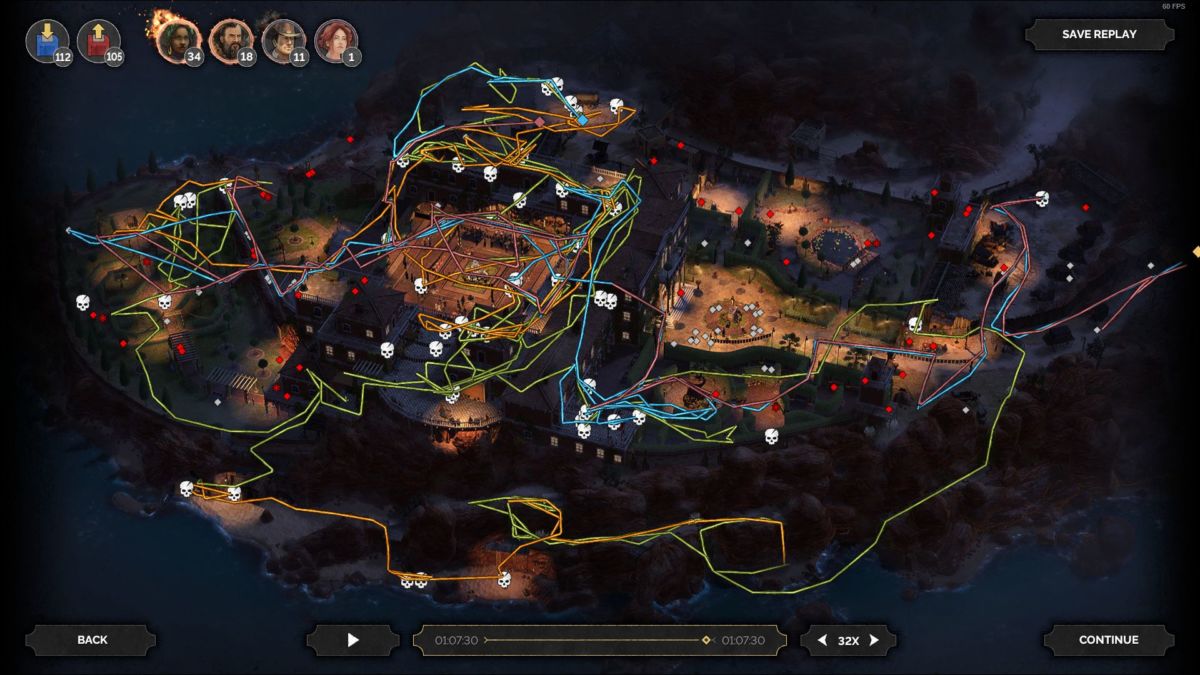
Task: Toggle the flaming character portrait with 34 kills
Action: [x=177, y=41]
